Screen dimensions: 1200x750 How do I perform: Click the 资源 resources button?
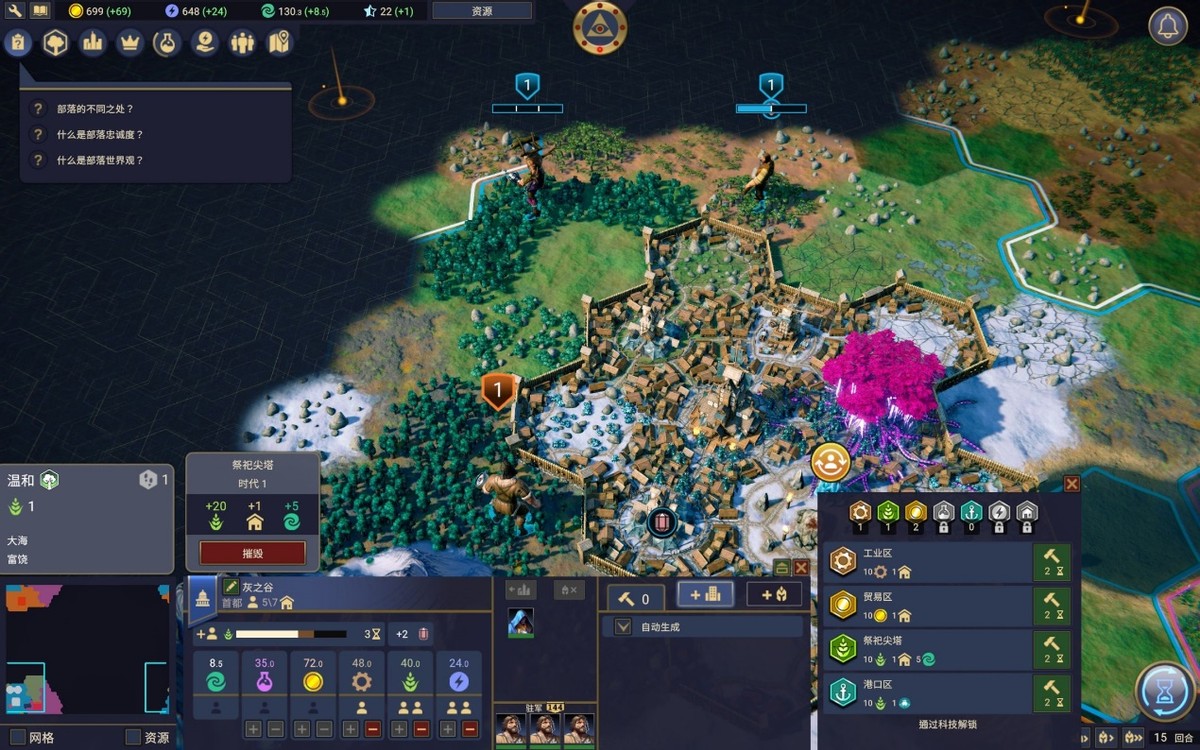(x=482, y=11)
